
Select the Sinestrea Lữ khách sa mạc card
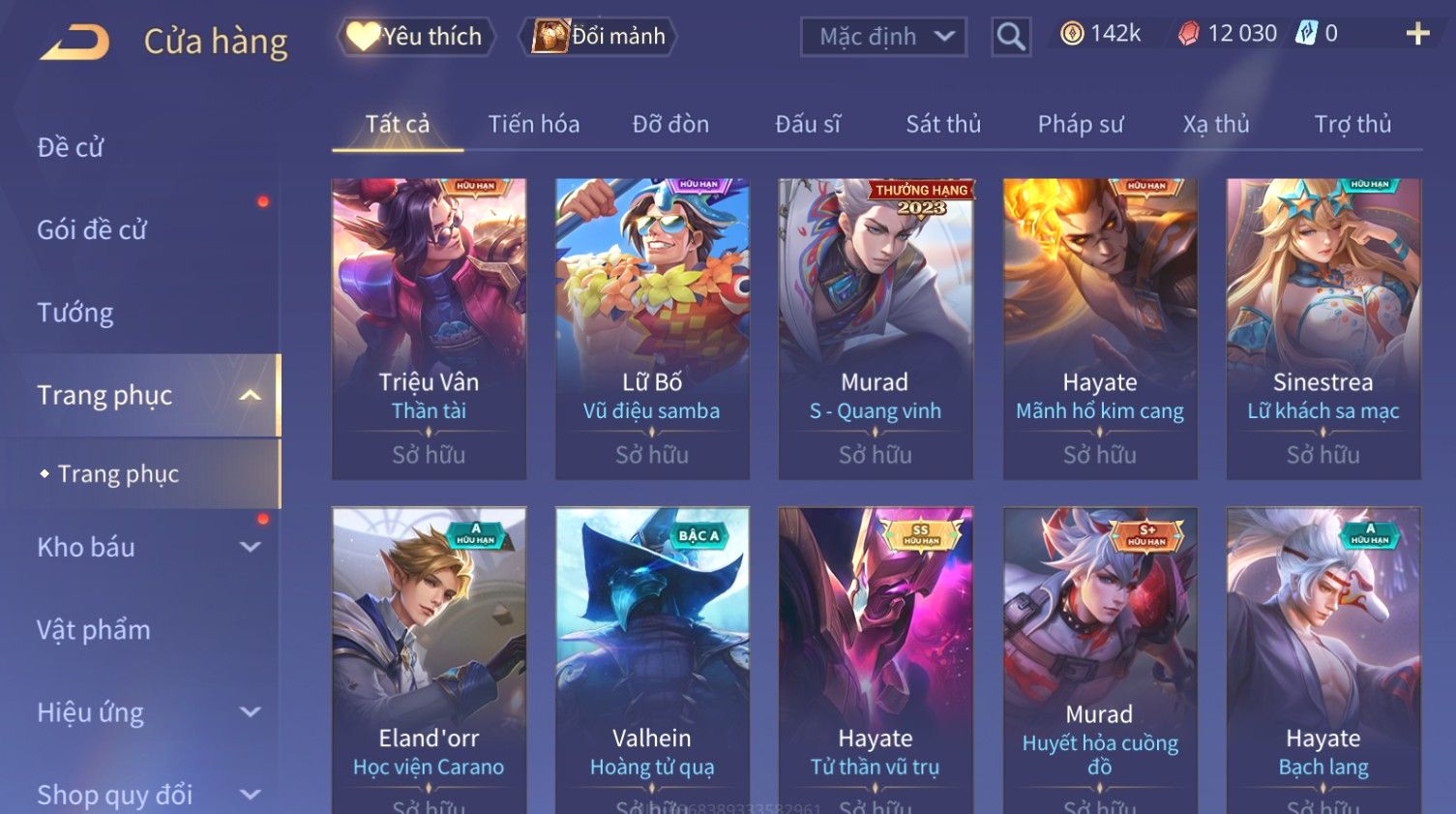point(1322,327)
